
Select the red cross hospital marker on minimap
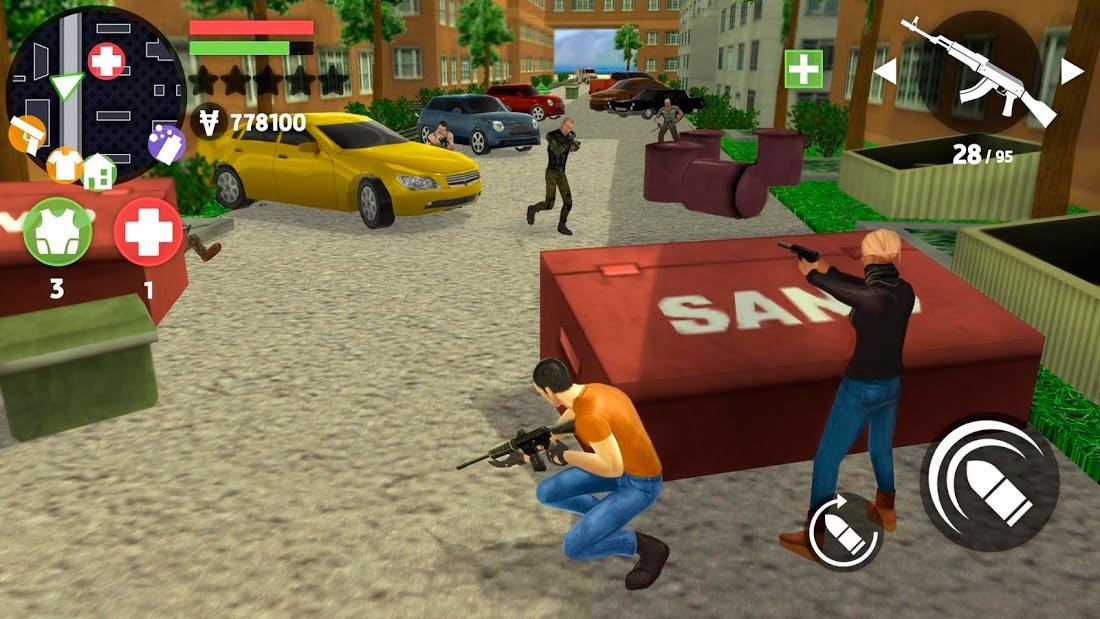(107, 62)
